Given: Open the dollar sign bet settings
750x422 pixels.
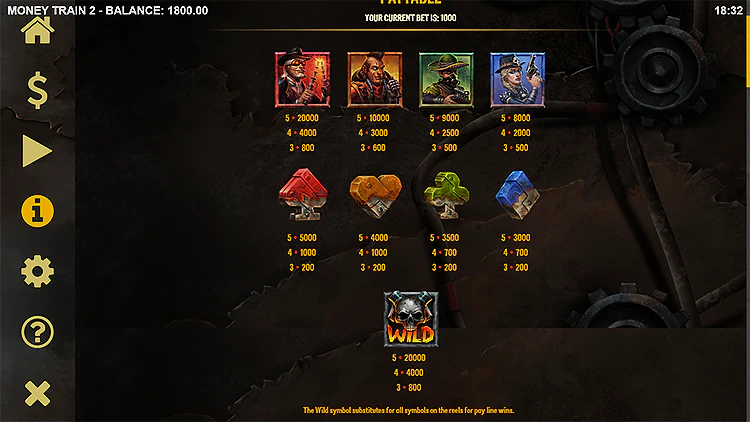Looking at the screenshot, I should pyautogui.click(x=37, y=91).
